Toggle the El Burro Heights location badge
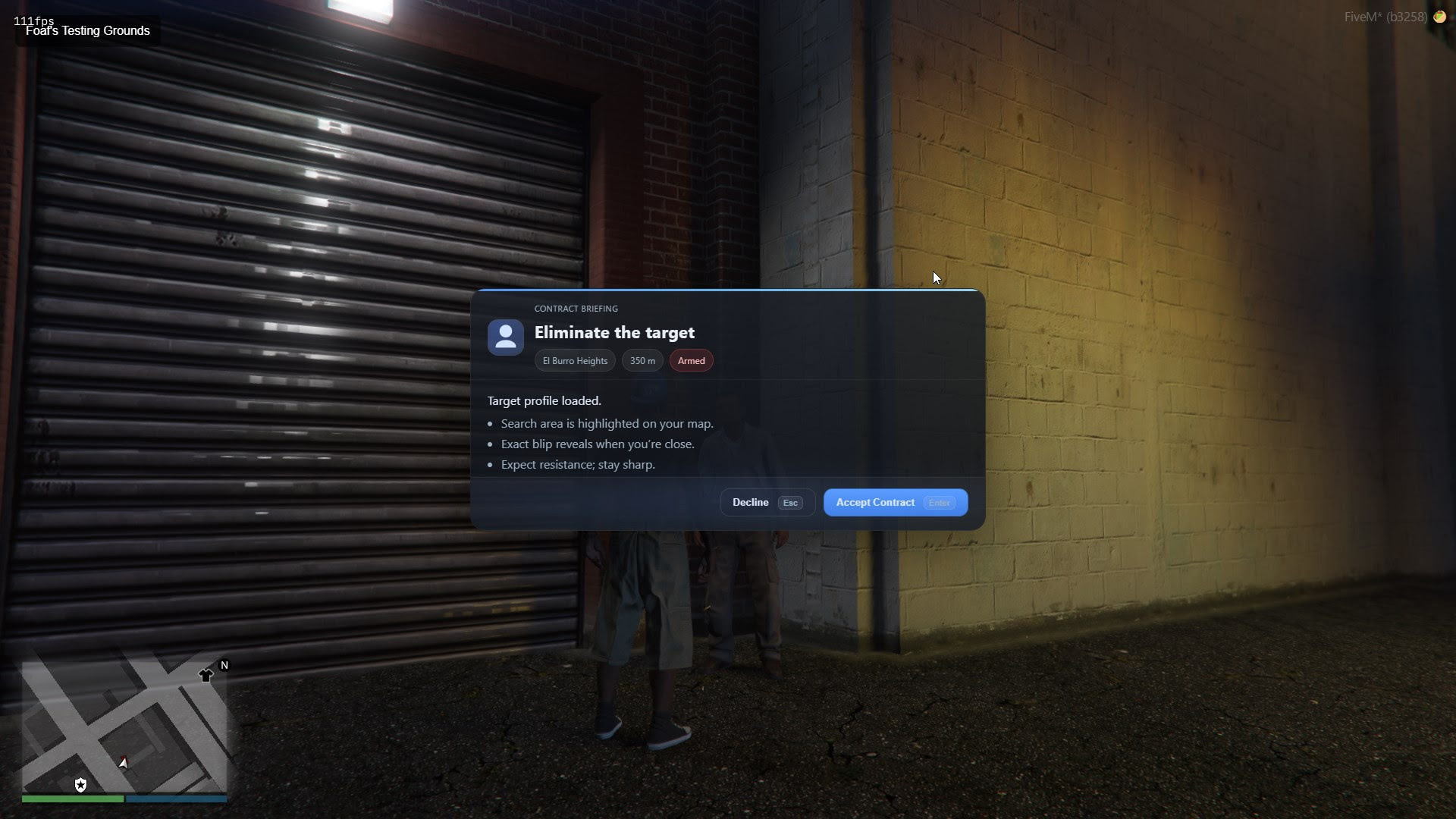The width and height of the screenshot is (1456, 819). (x=574, y=360)
